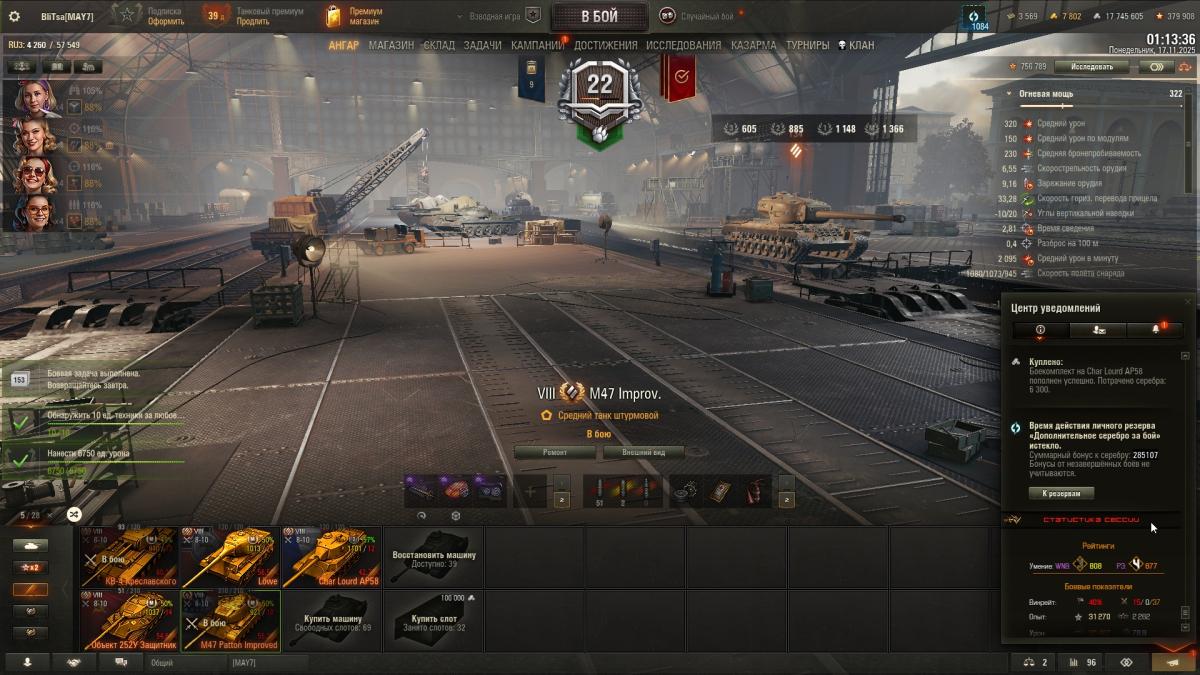Open Внешний вид appearance customization

point(641,452)
